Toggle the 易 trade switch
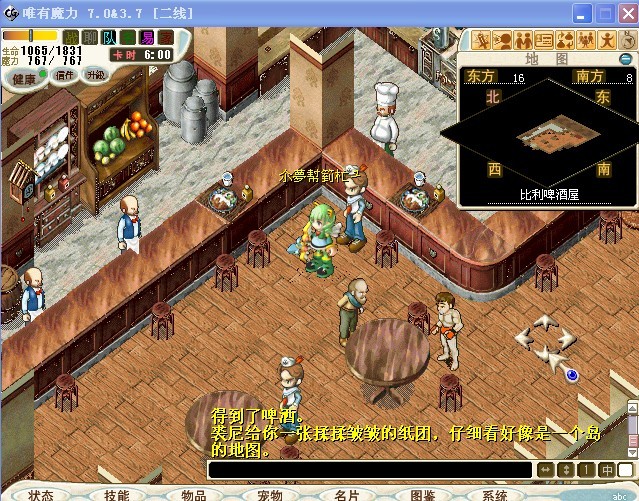This screenshot has height=501, width=639. (146, 37)
